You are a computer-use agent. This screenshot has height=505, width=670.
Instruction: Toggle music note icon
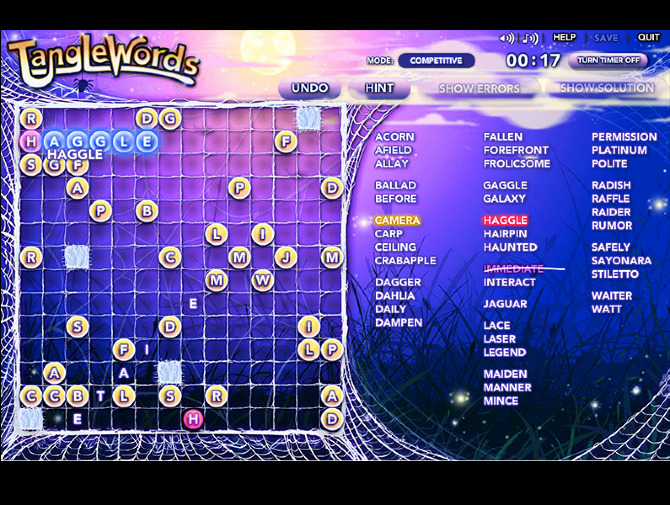tap(530, 39)
